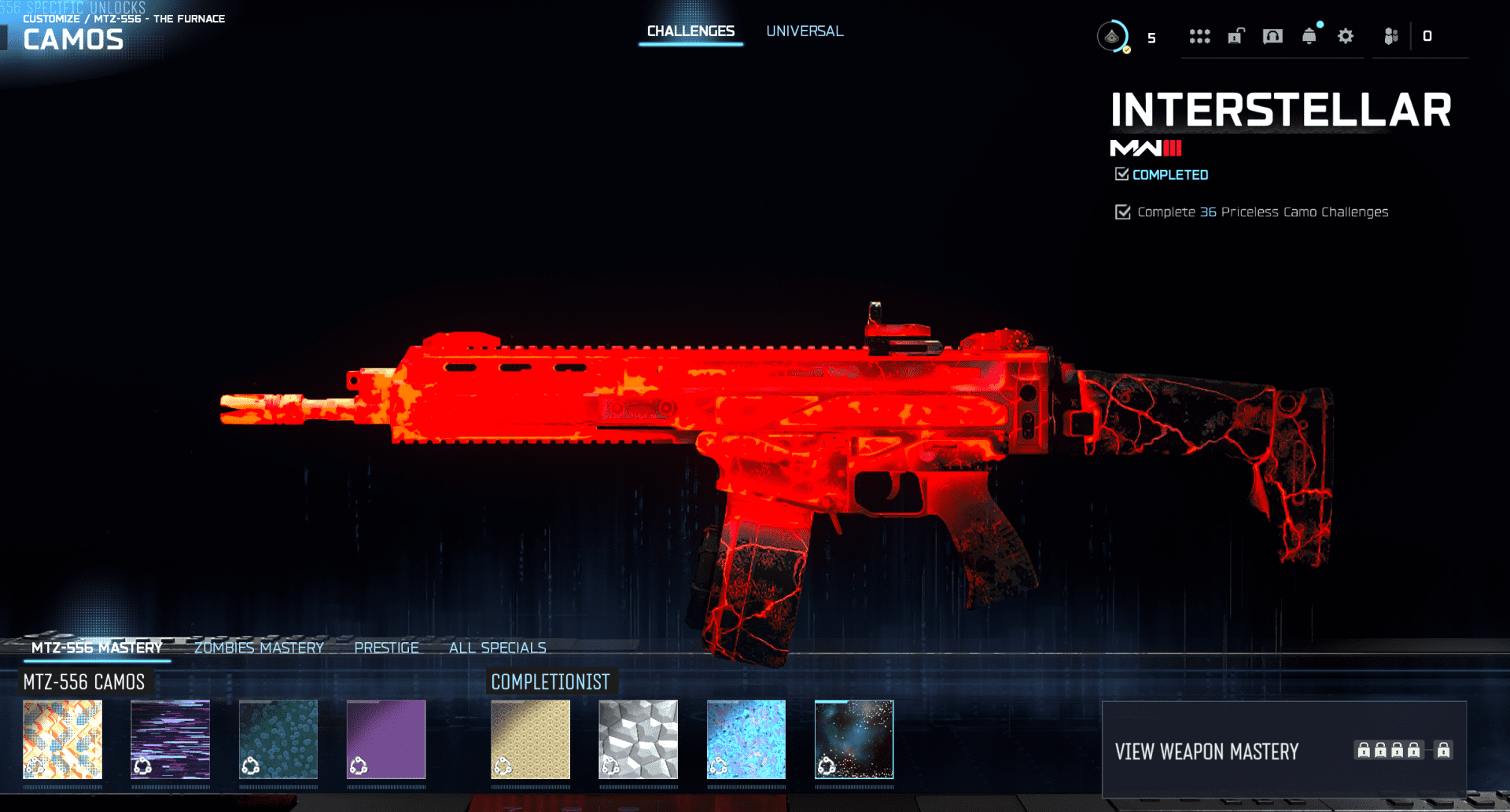Apply the solid purple camo
The image size is (1510, 812).
[386, 740]
